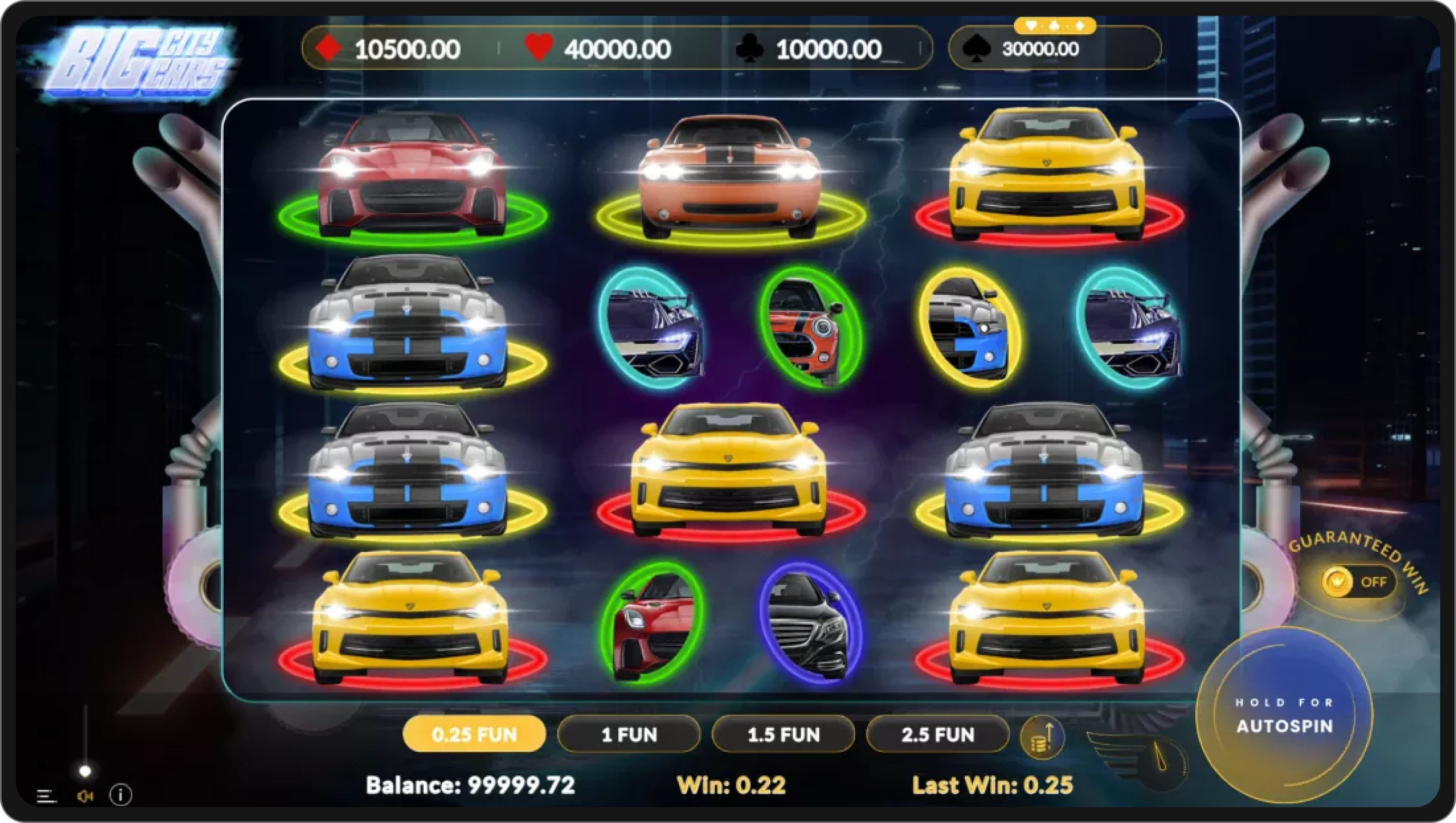Switch to the 0.25 FUN bet tab
Viewport: 1456px width, 823px height.
point(474,734)
